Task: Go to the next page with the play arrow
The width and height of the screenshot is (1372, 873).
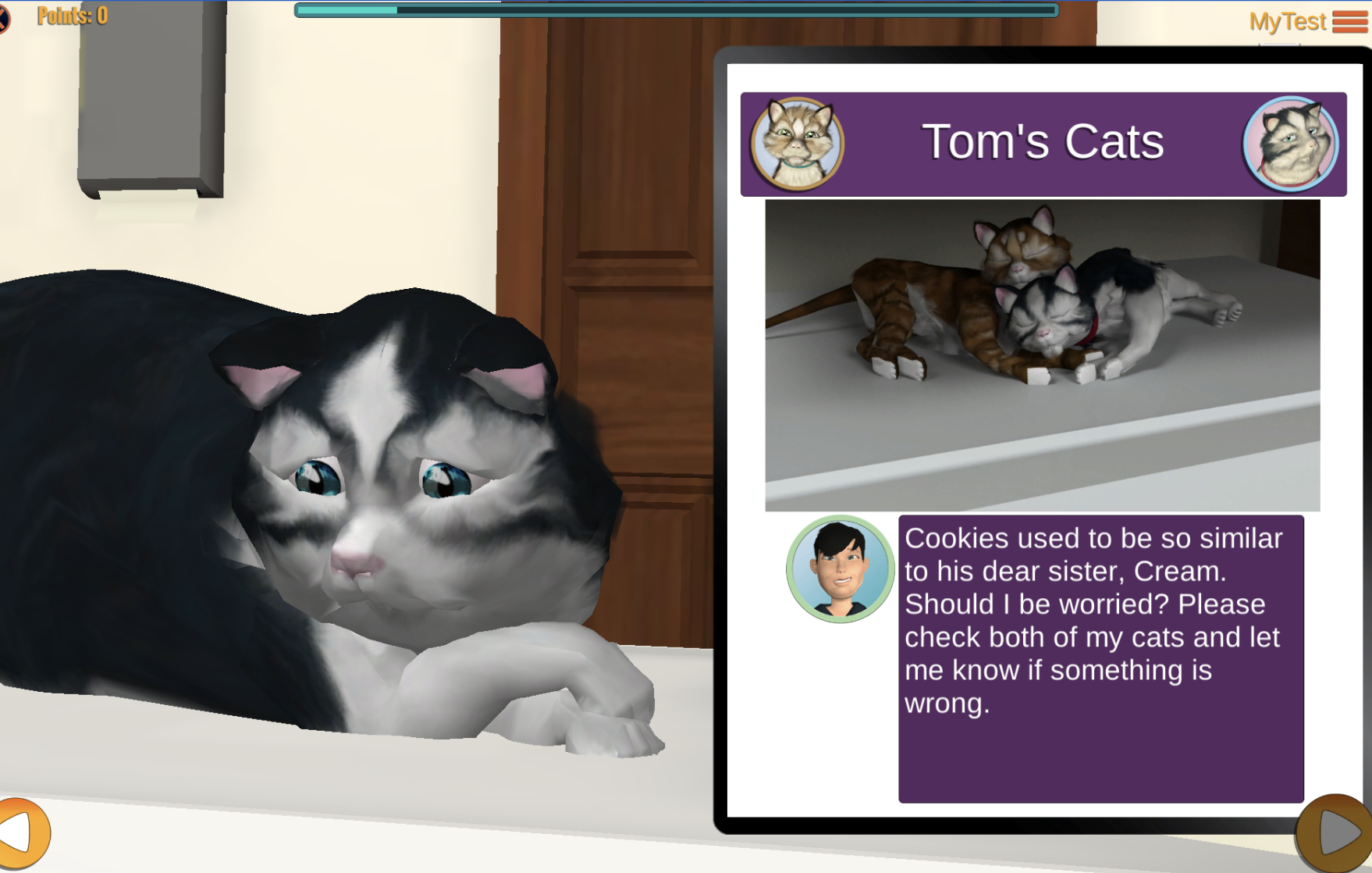Action: click(x=1336, y=833)
